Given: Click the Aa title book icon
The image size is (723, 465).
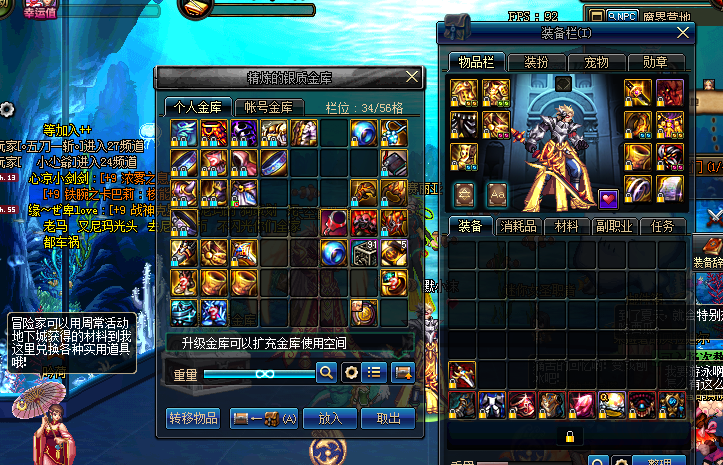Looking at the screenshot, I should coord(496,192).
